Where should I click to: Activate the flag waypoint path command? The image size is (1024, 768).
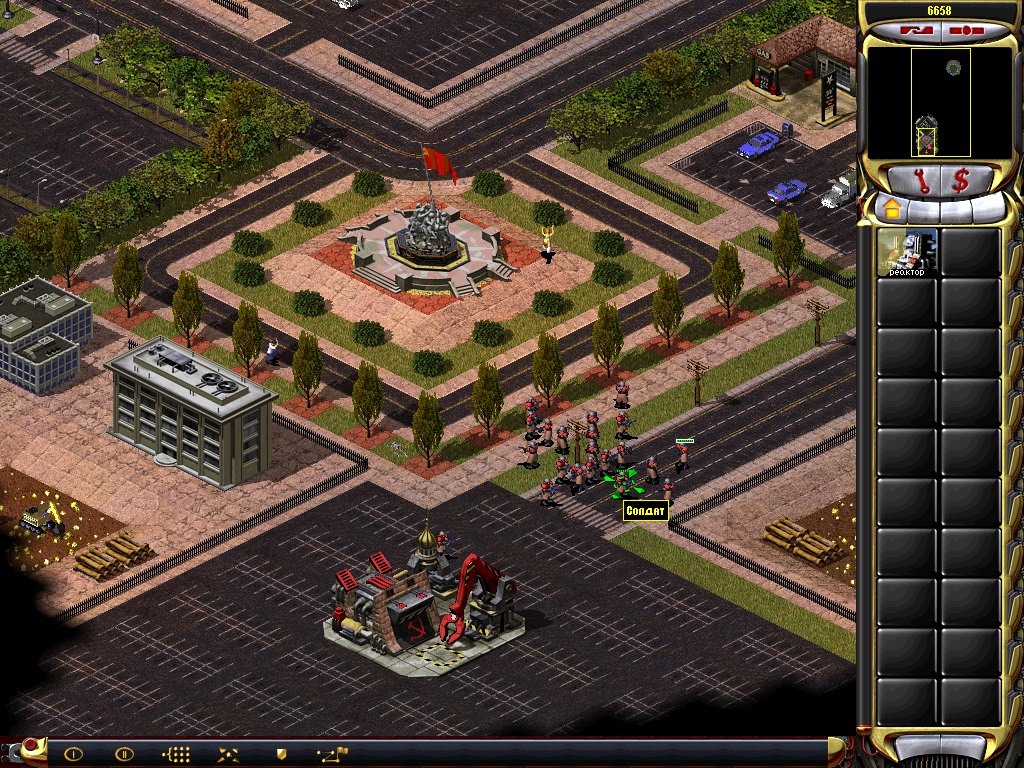(x=332, y=753)
